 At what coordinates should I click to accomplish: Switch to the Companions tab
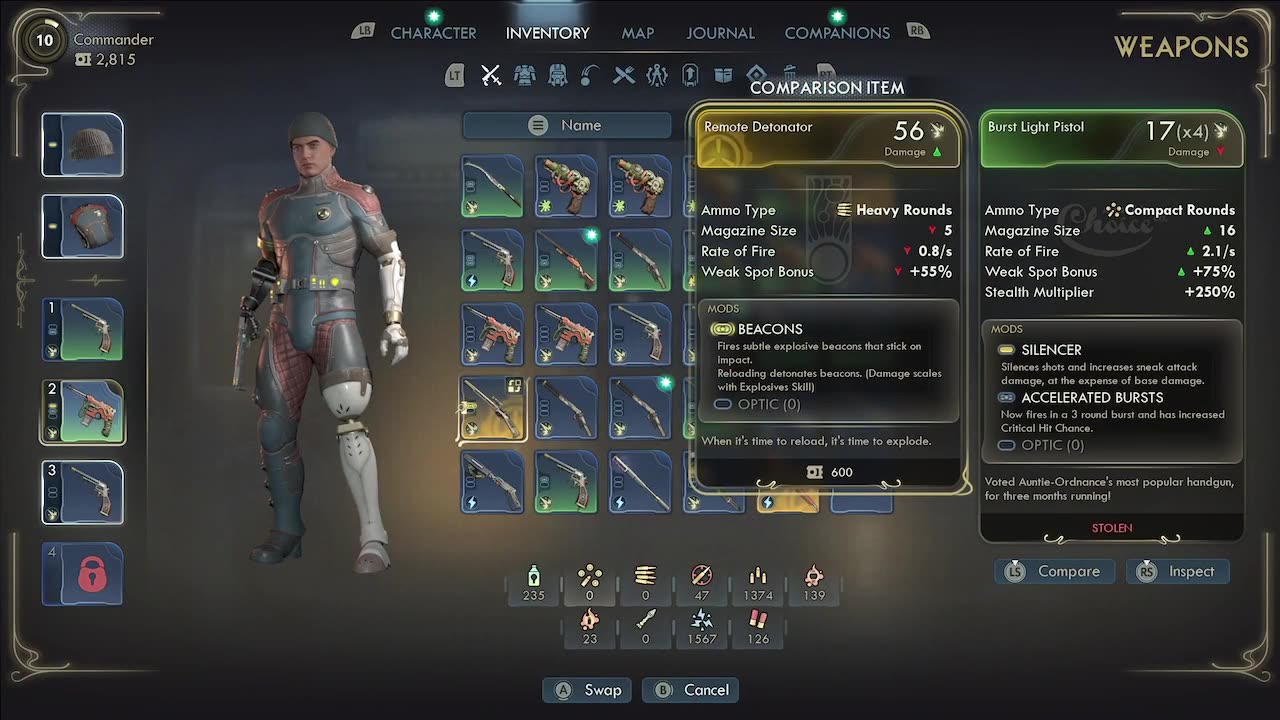click(x=837, y=33)
